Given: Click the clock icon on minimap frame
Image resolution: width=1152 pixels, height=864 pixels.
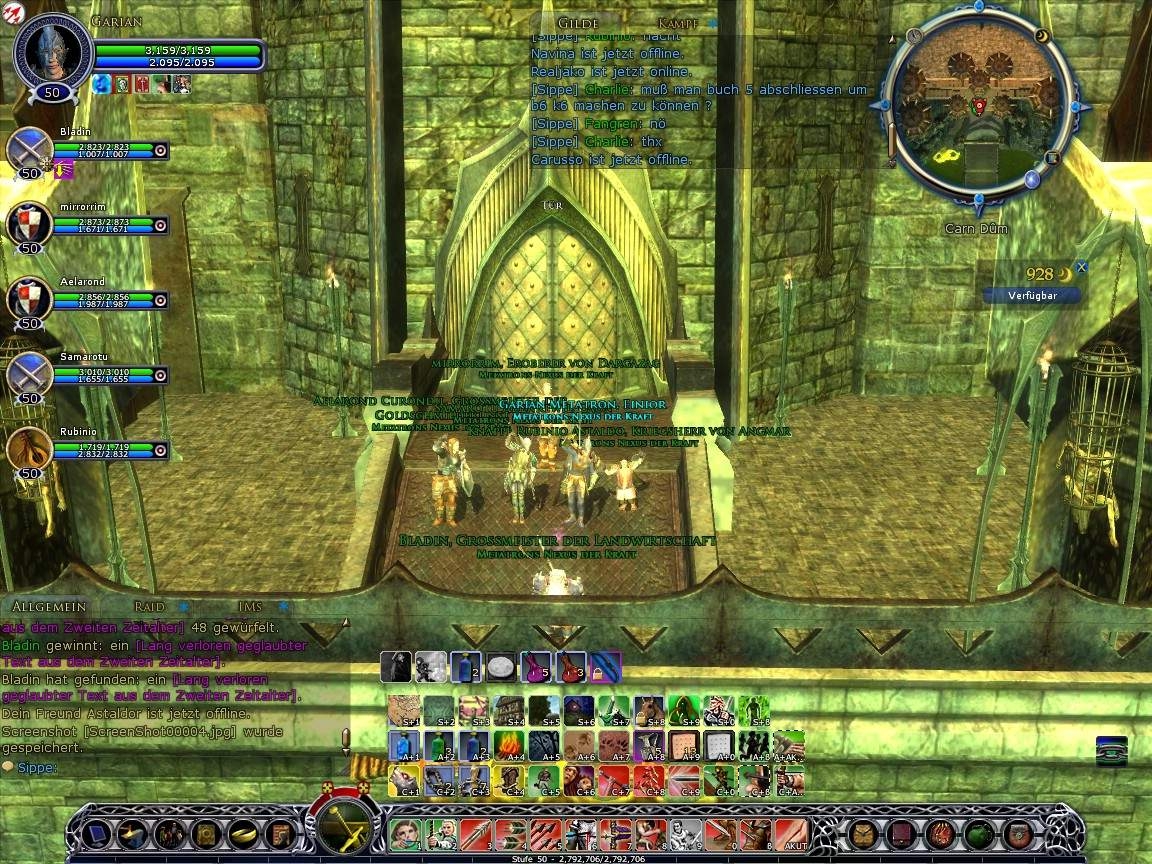Looking at the screenshot, I should click(x=914, y=36).
